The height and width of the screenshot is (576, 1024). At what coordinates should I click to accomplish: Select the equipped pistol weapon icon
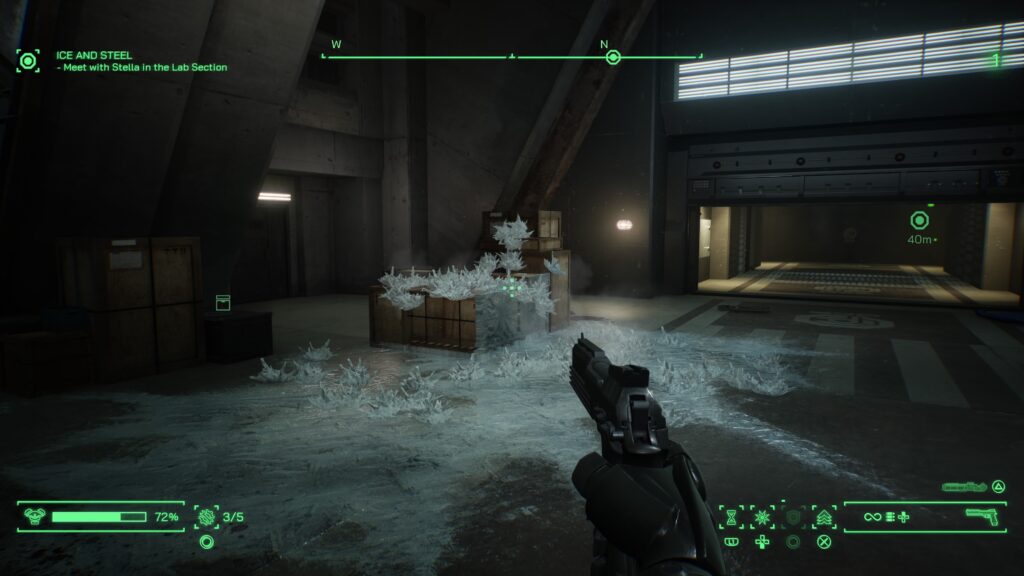(984, 516)
